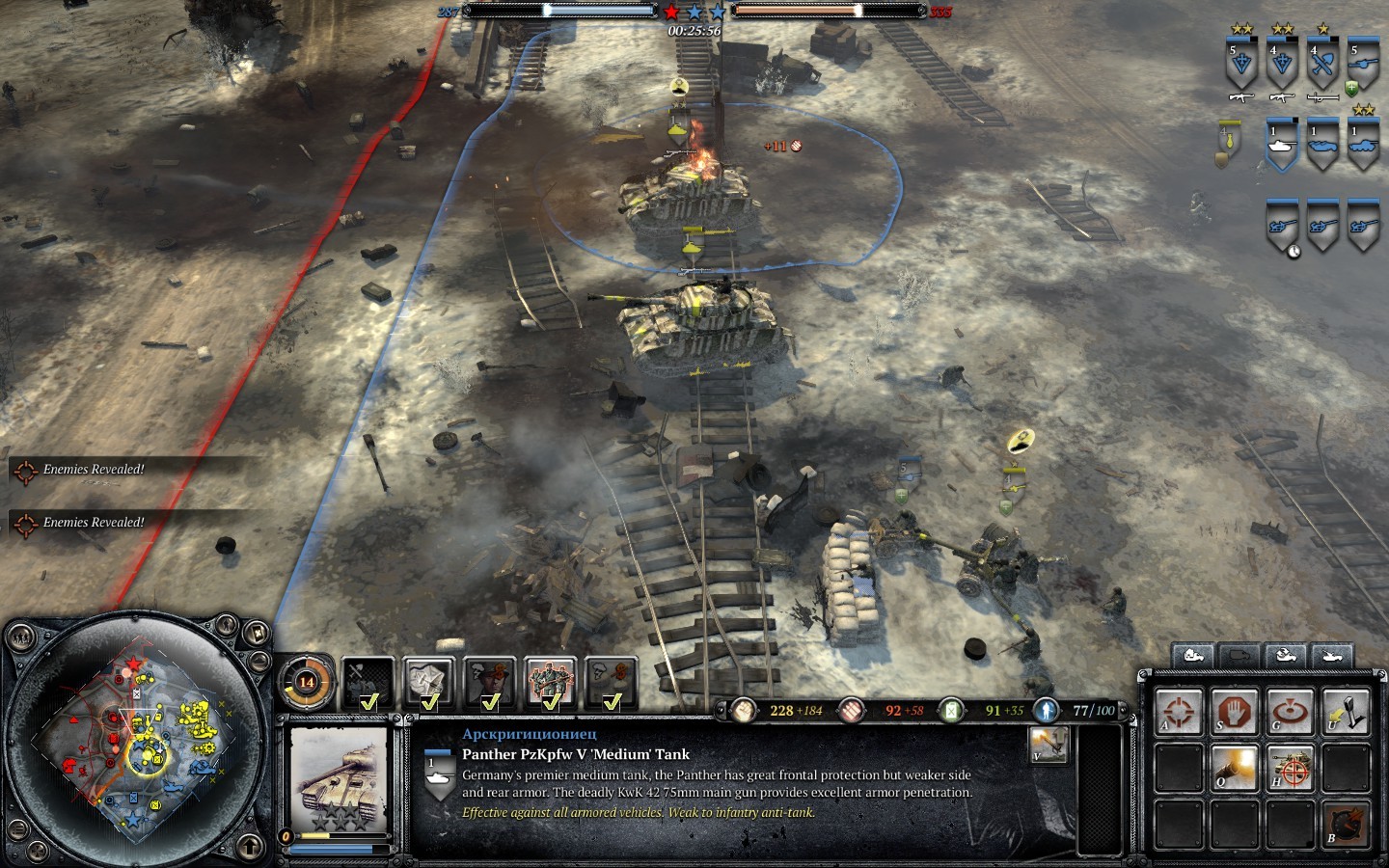Click the reverse gear-lever command icon
This screenshot has width=1389, height=868.
pos(1347,712)
